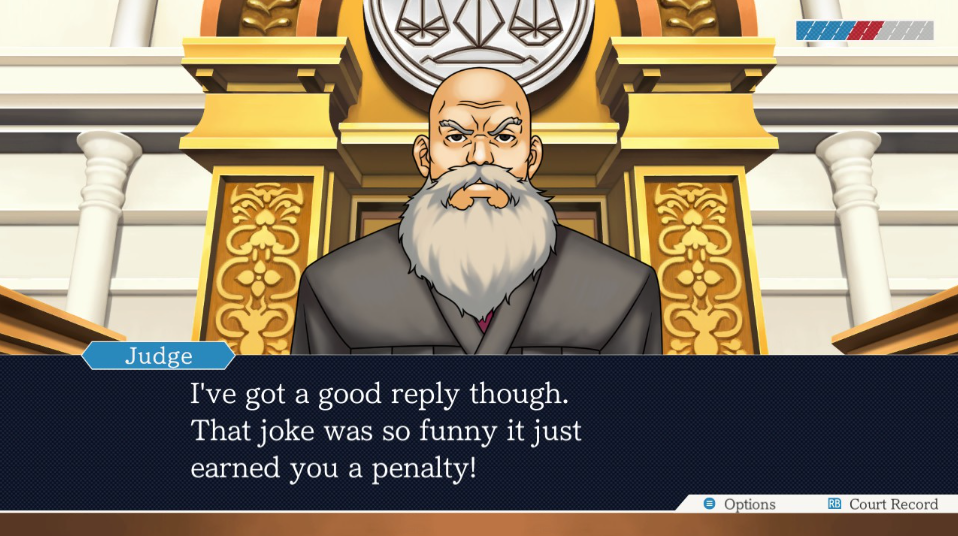Click the dialogue box to advance text
This screenshot has width=958, height=536.
(x=478, y=430)
